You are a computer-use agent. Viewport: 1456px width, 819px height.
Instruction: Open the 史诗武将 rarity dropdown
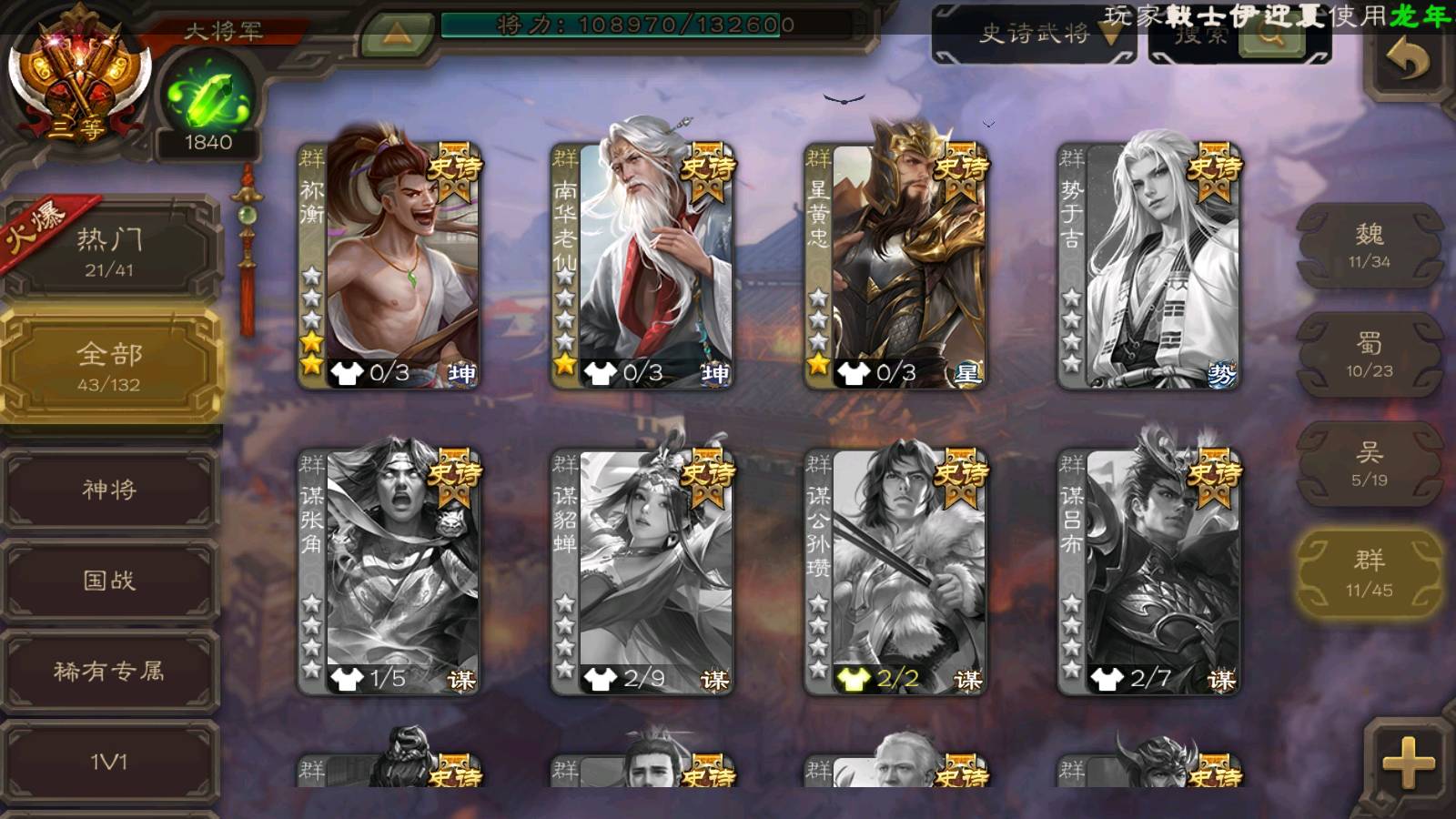coord(1036,35)
